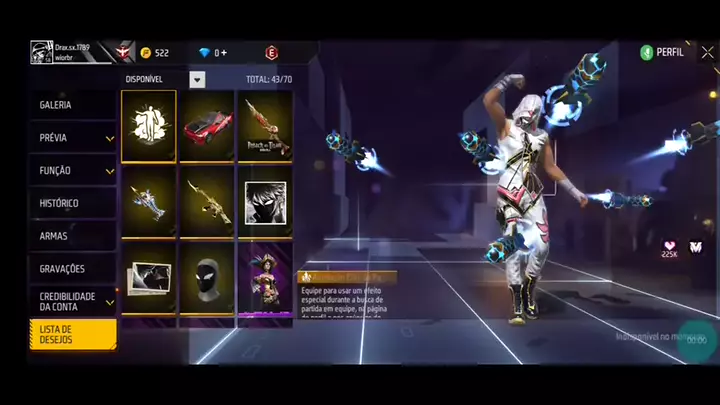Image resolution: width=720 pixels, height=405 pixels.
Task: Choose the purple female character bundle
Action: pos(265,281)
